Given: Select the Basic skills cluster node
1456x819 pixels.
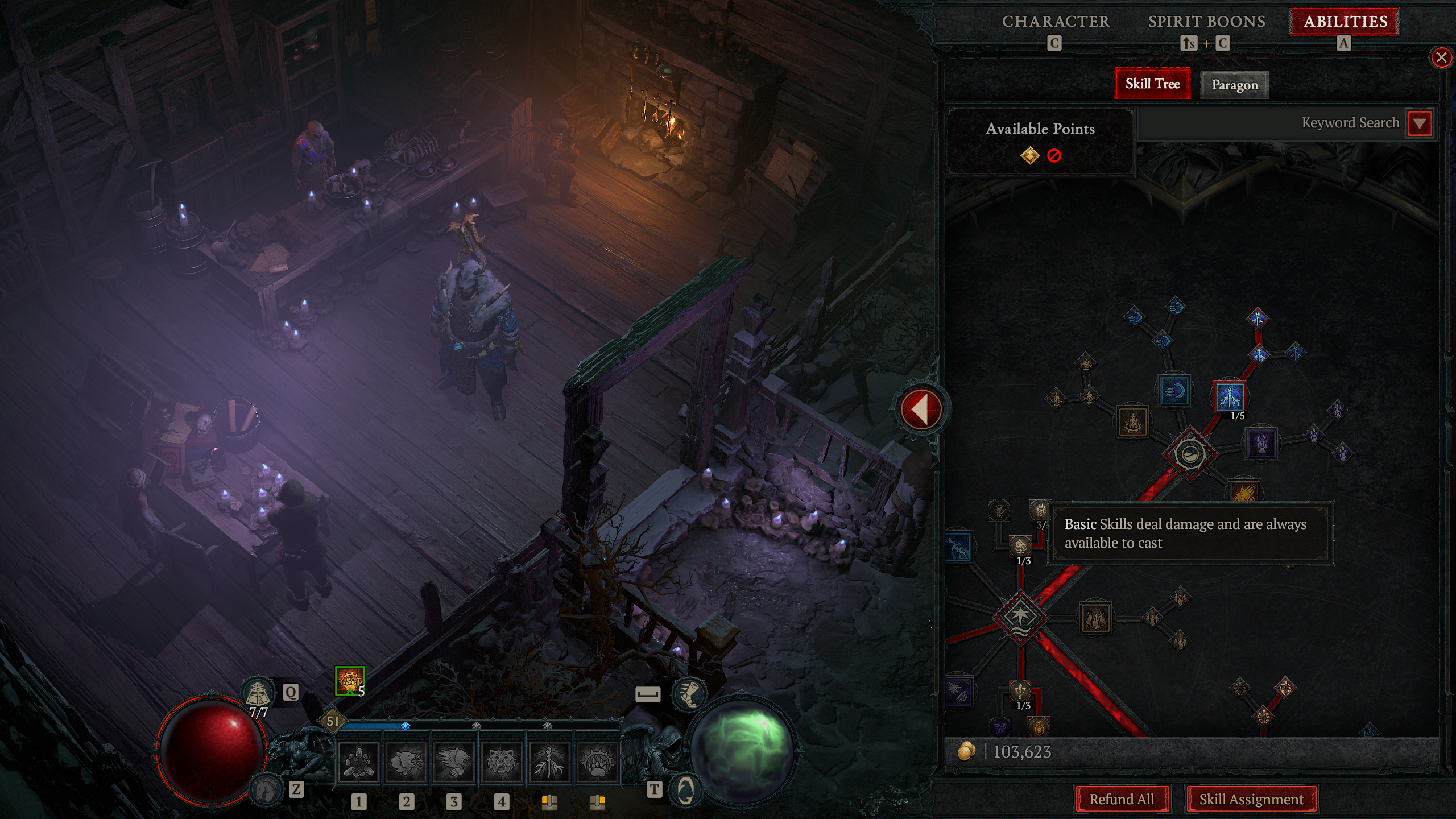Looking at the screenshot, I should pyautogui.click(x=1021, y=617).
